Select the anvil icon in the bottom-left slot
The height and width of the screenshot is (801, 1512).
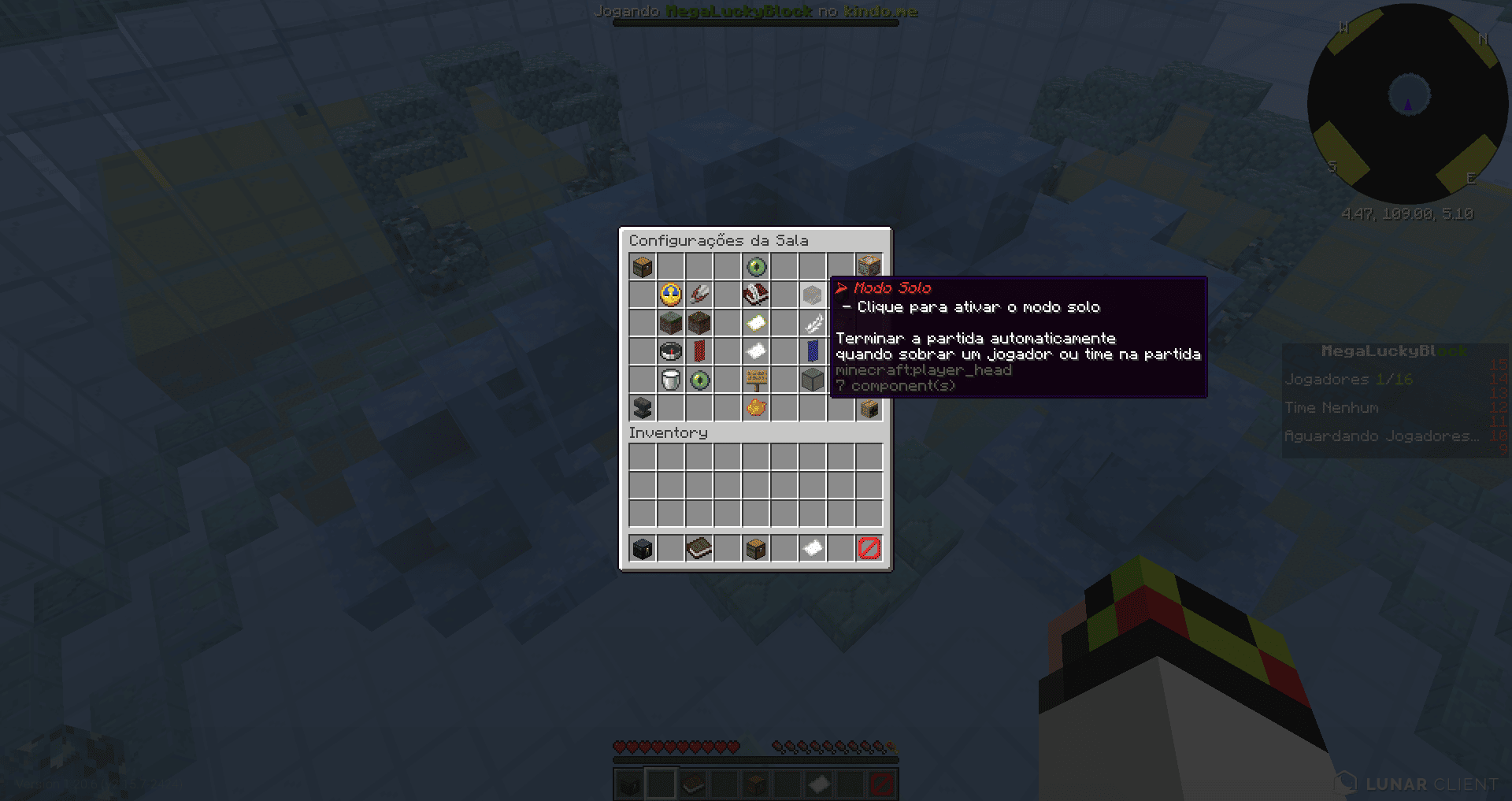643,409
